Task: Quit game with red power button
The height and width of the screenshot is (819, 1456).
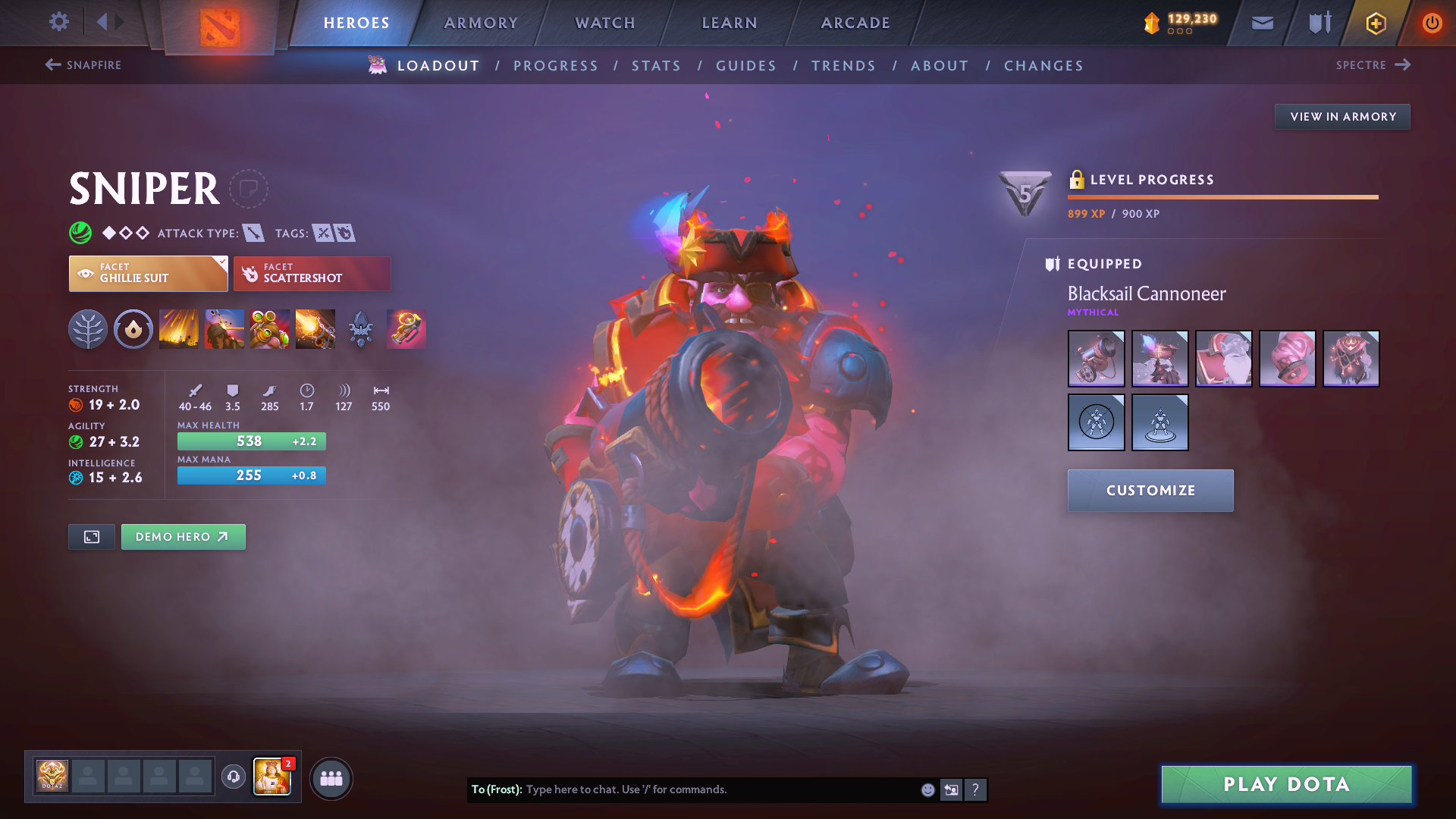Action: [x=1432, y=23]
